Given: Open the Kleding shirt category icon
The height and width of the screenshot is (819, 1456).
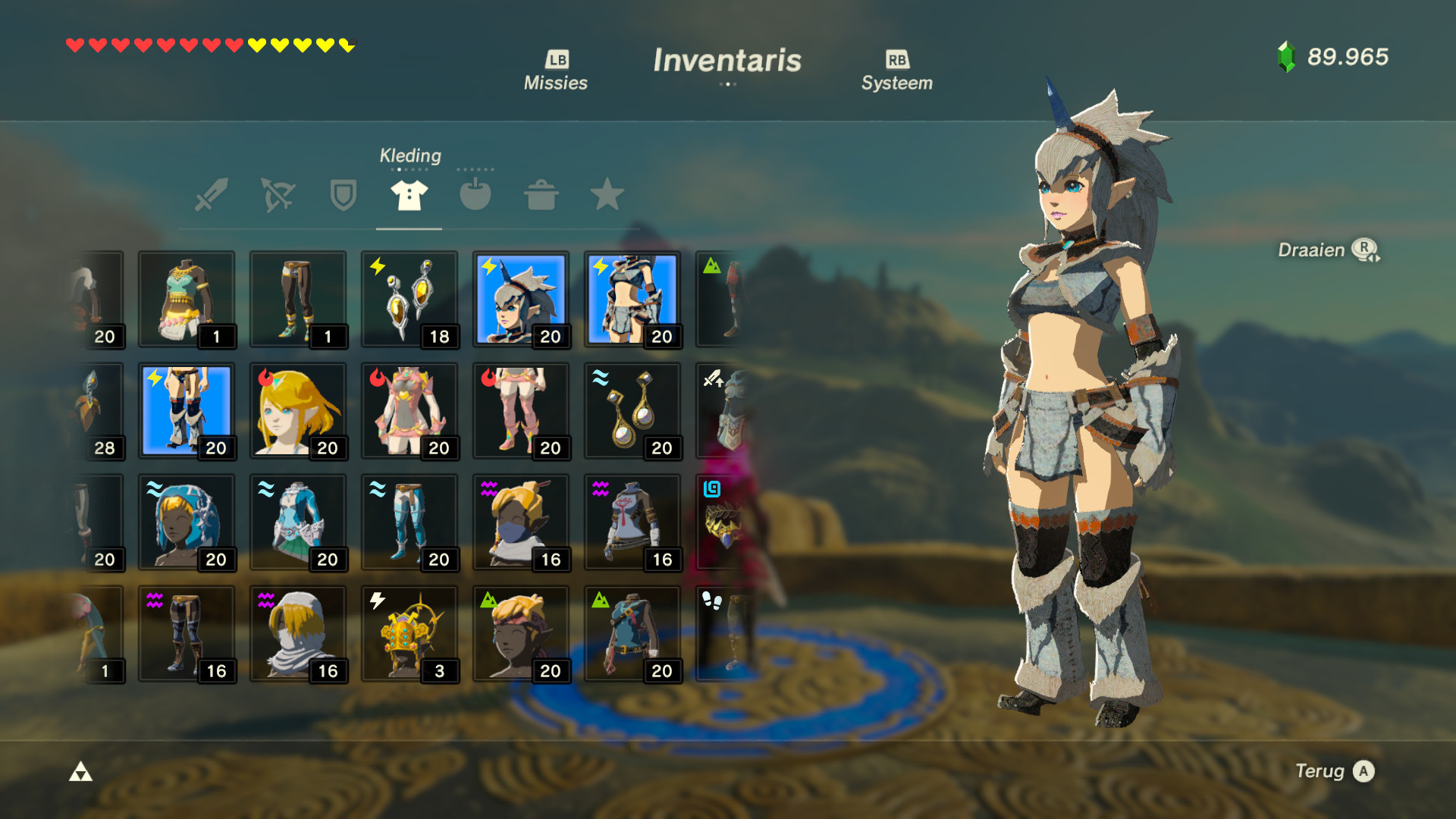Looking at the screenshot, I should coord(408,196).
